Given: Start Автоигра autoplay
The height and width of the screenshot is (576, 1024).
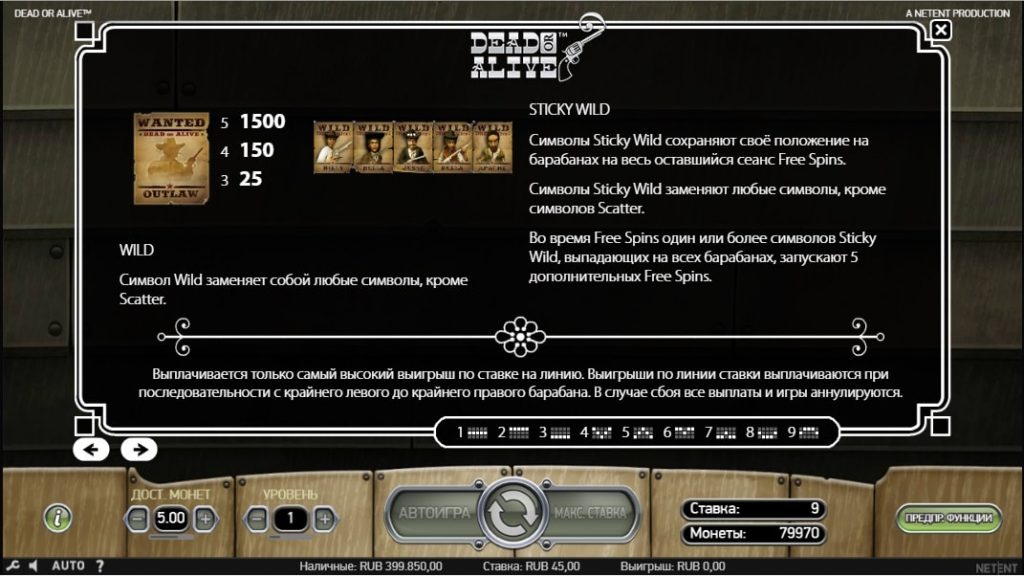Looking at the screenshot, I should click(x=434, y=513).
